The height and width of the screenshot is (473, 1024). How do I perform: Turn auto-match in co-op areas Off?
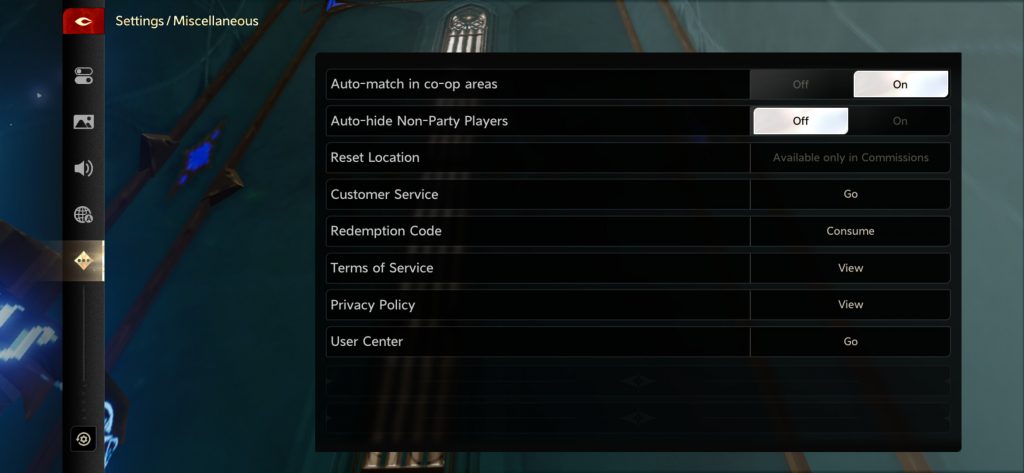[800, 84]
